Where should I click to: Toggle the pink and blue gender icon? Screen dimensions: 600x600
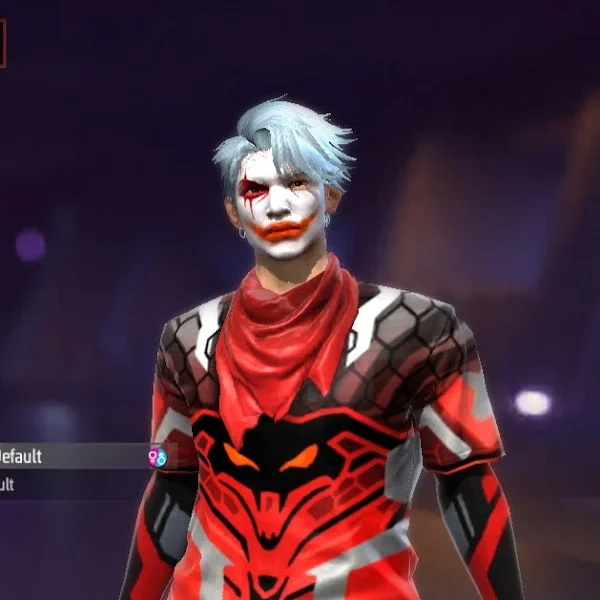(x=157, y=457)
